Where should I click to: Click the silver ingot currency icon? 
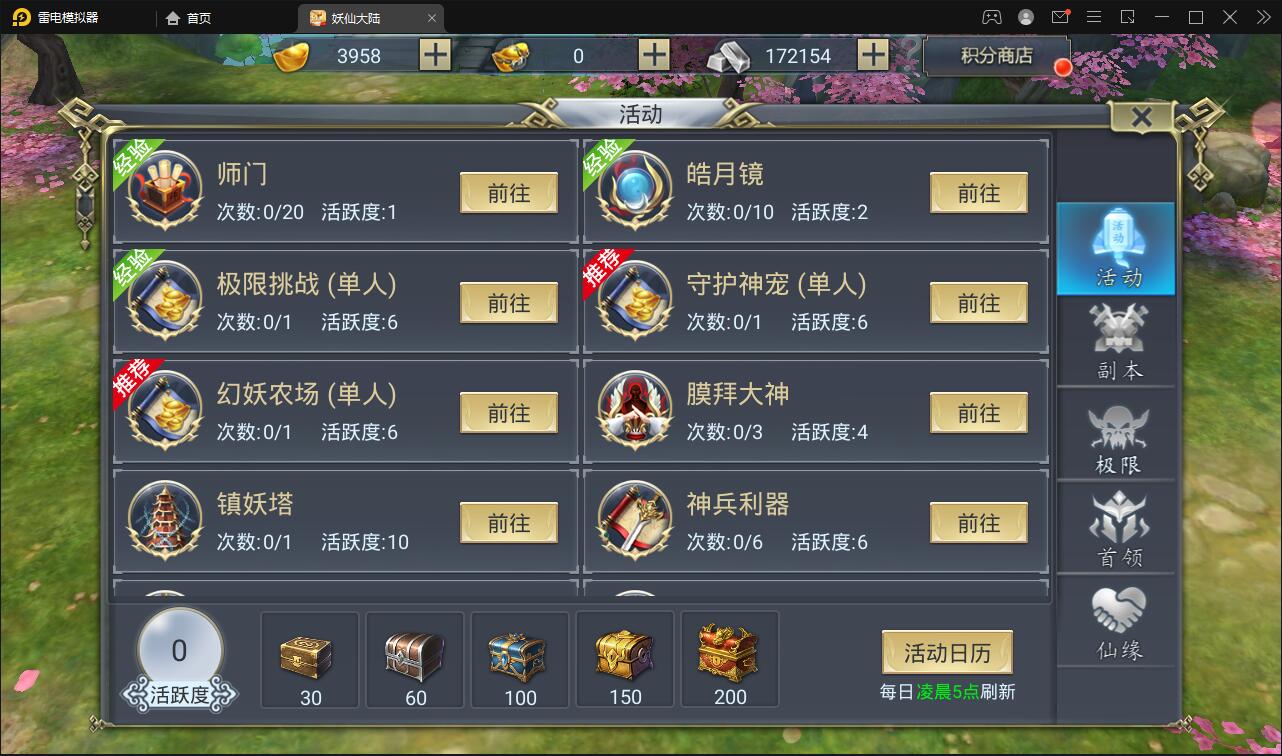tap(729, 55)
